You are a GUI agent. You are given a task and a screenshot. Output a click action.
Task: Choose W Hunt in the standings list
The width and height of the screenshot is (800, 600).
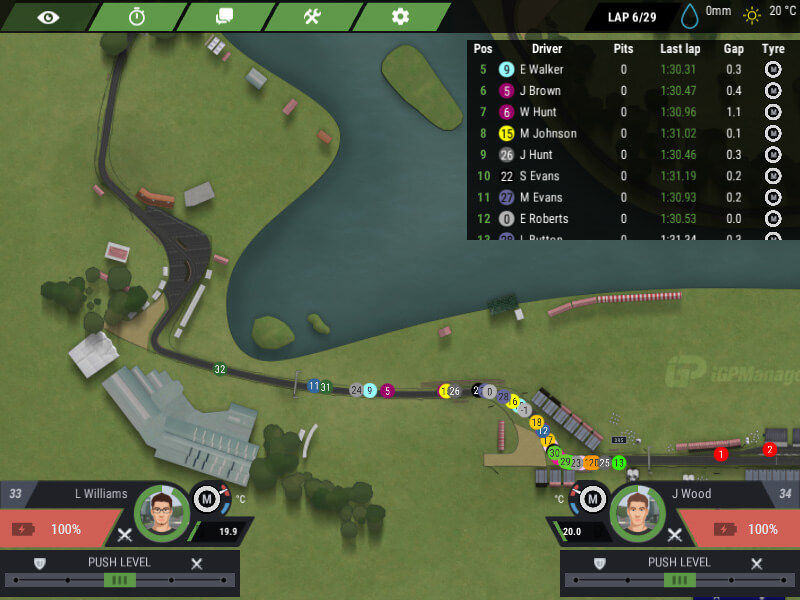coord(538,112)
